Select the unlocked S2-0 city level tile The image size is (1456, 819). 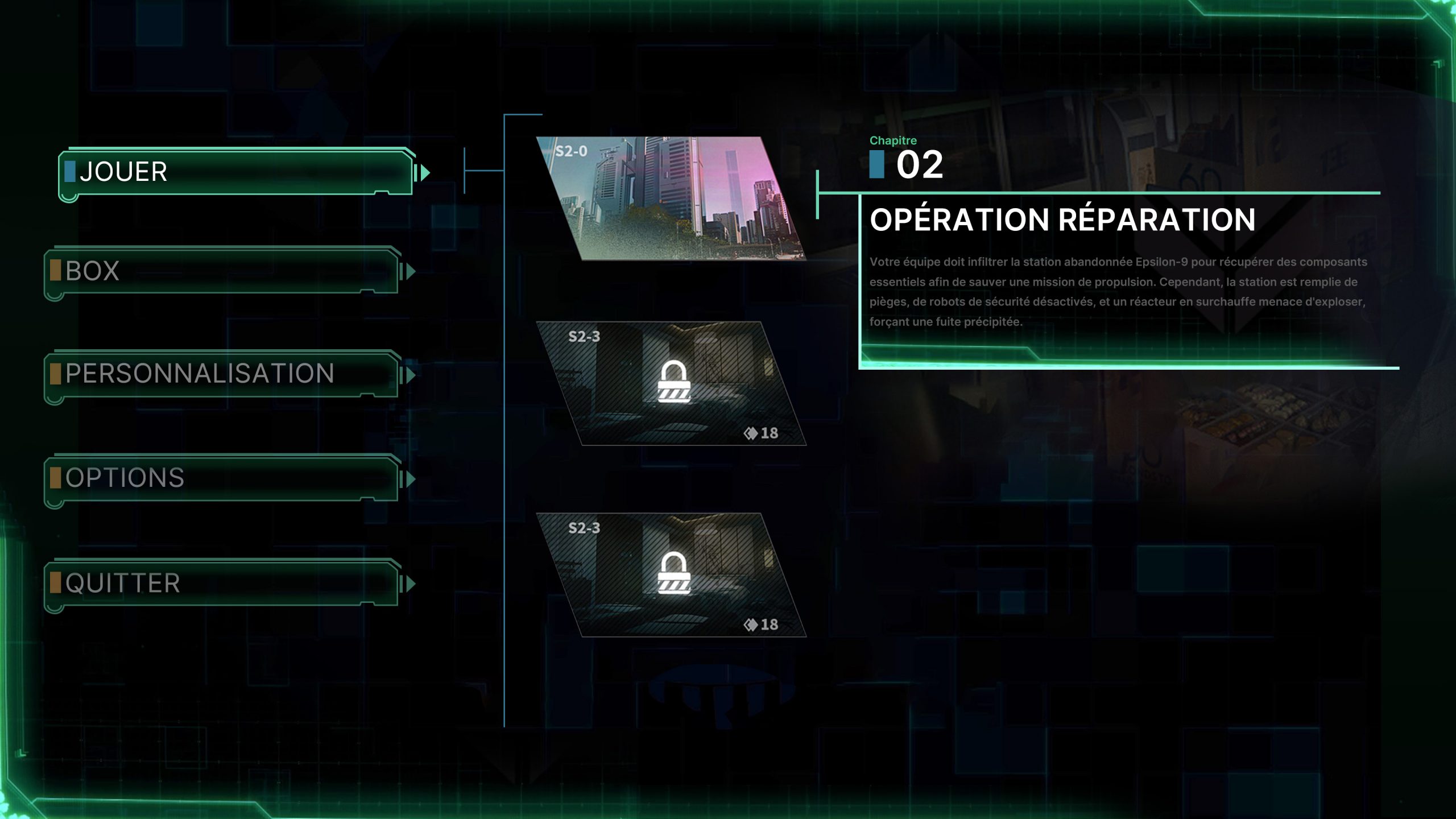[671, 198]
